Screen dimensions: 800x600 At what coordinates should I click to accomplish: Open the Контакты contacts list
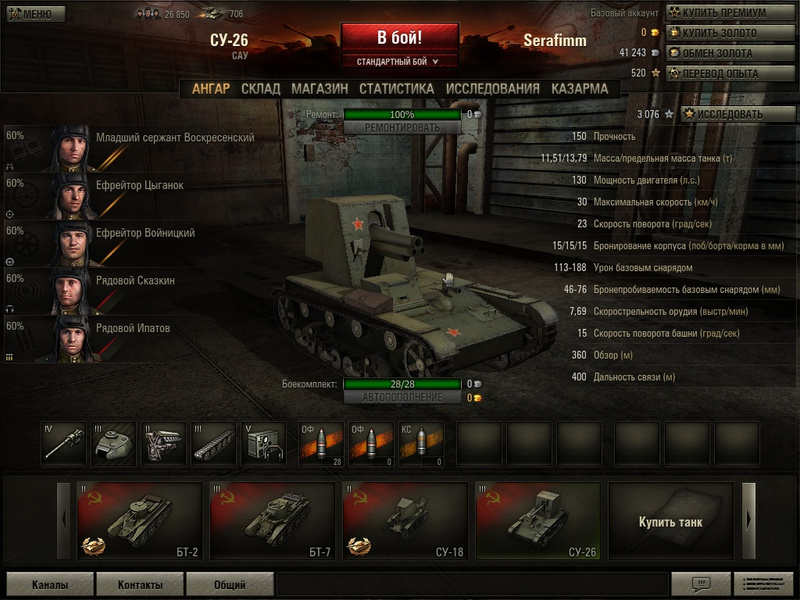(139, 585)
